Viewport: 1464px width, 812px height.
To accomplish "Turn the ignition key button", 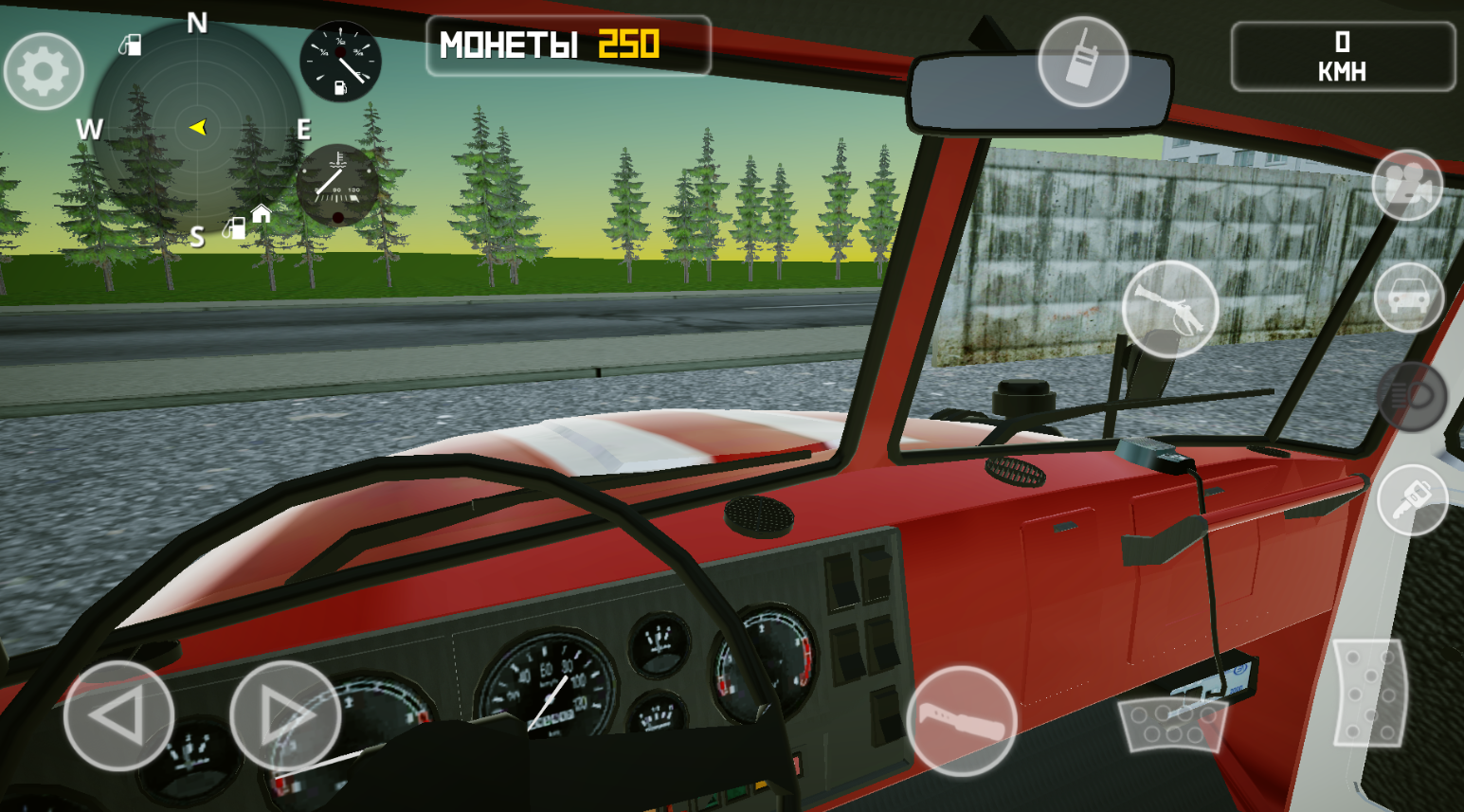I will click(1412, 499).
